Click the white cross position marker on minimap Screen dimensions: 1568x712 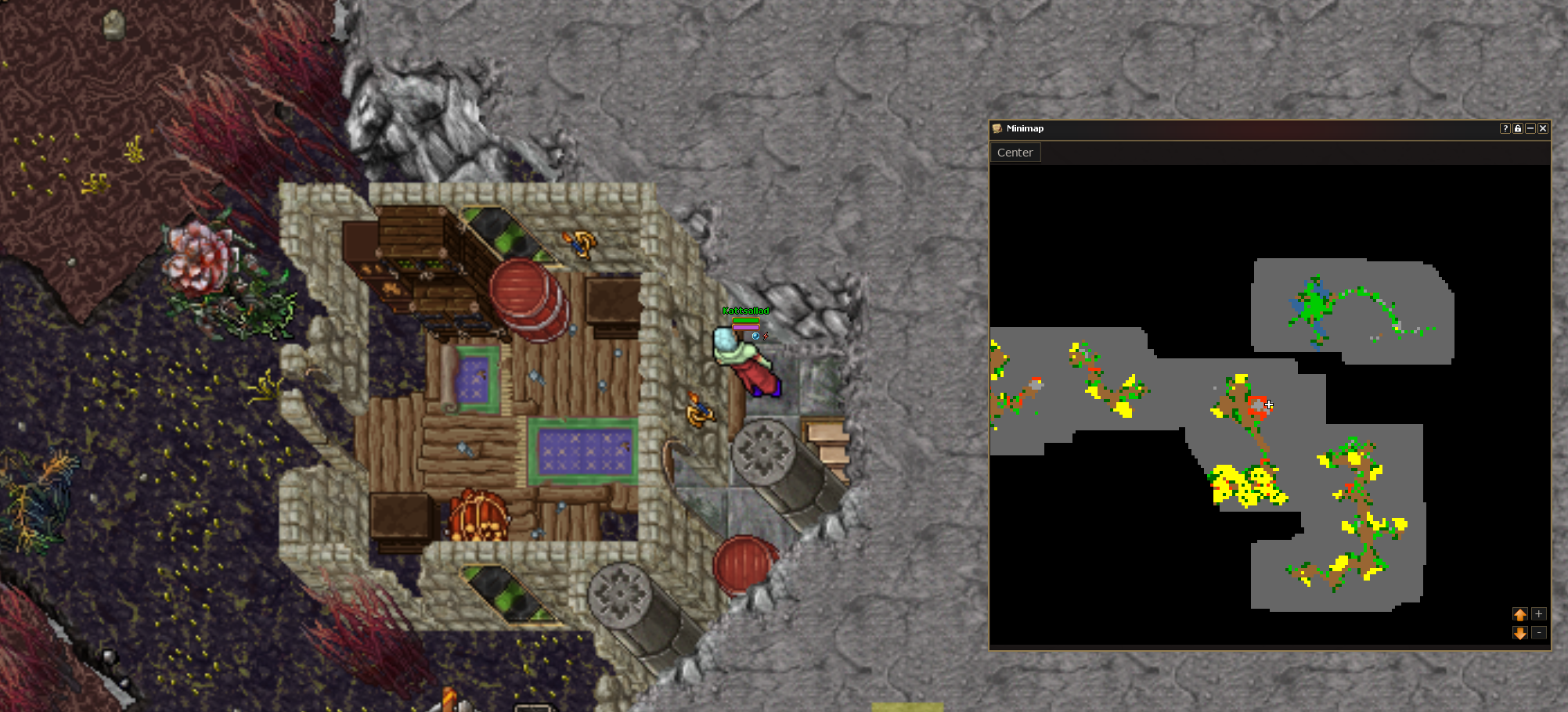pyautogui.click(x=1269, y=405)
